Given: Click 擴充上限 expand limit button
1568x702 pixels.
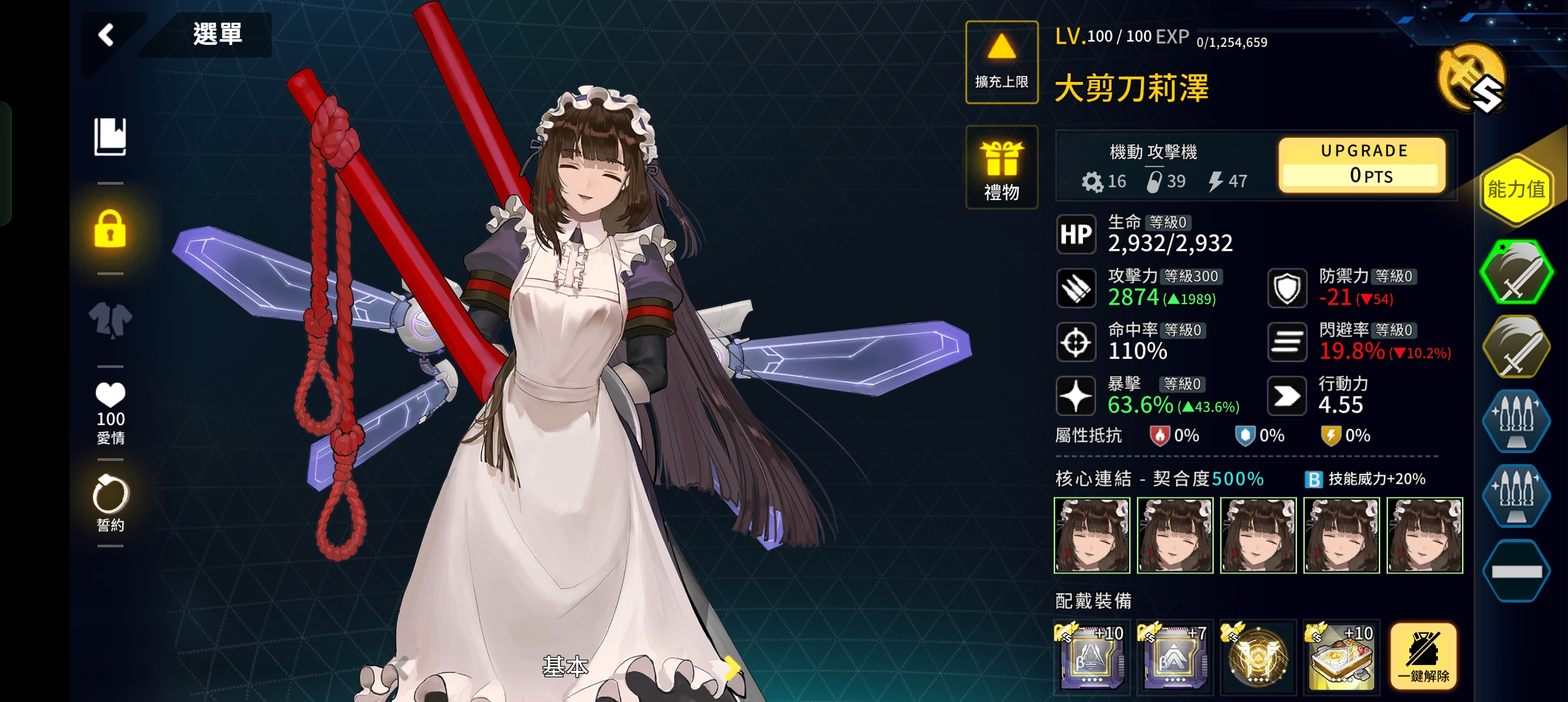Looking at the screenshot, I should (1001, 62).
